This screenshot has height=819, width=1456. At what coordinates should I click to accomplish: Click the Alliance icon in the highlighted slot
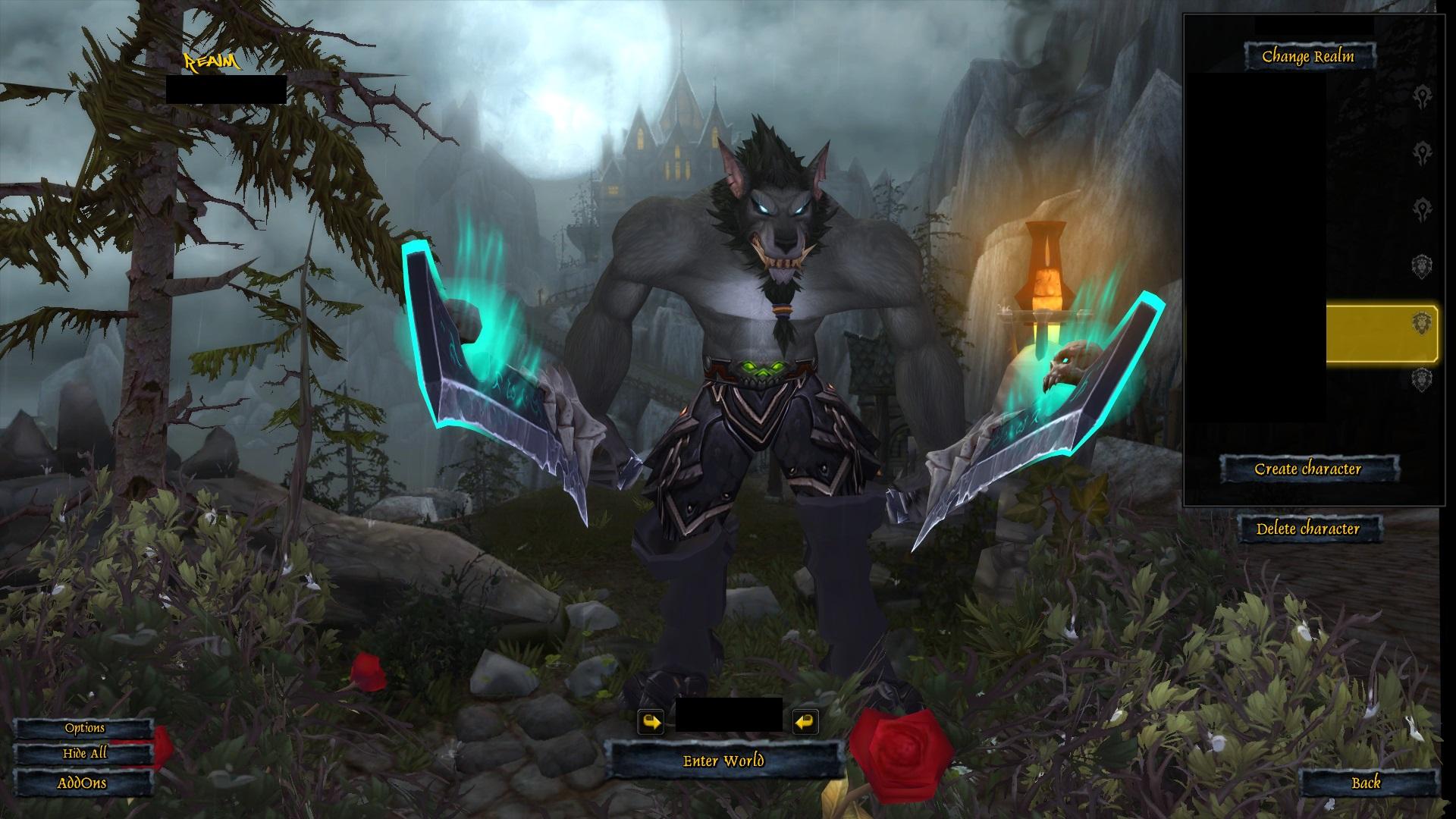1424,324
